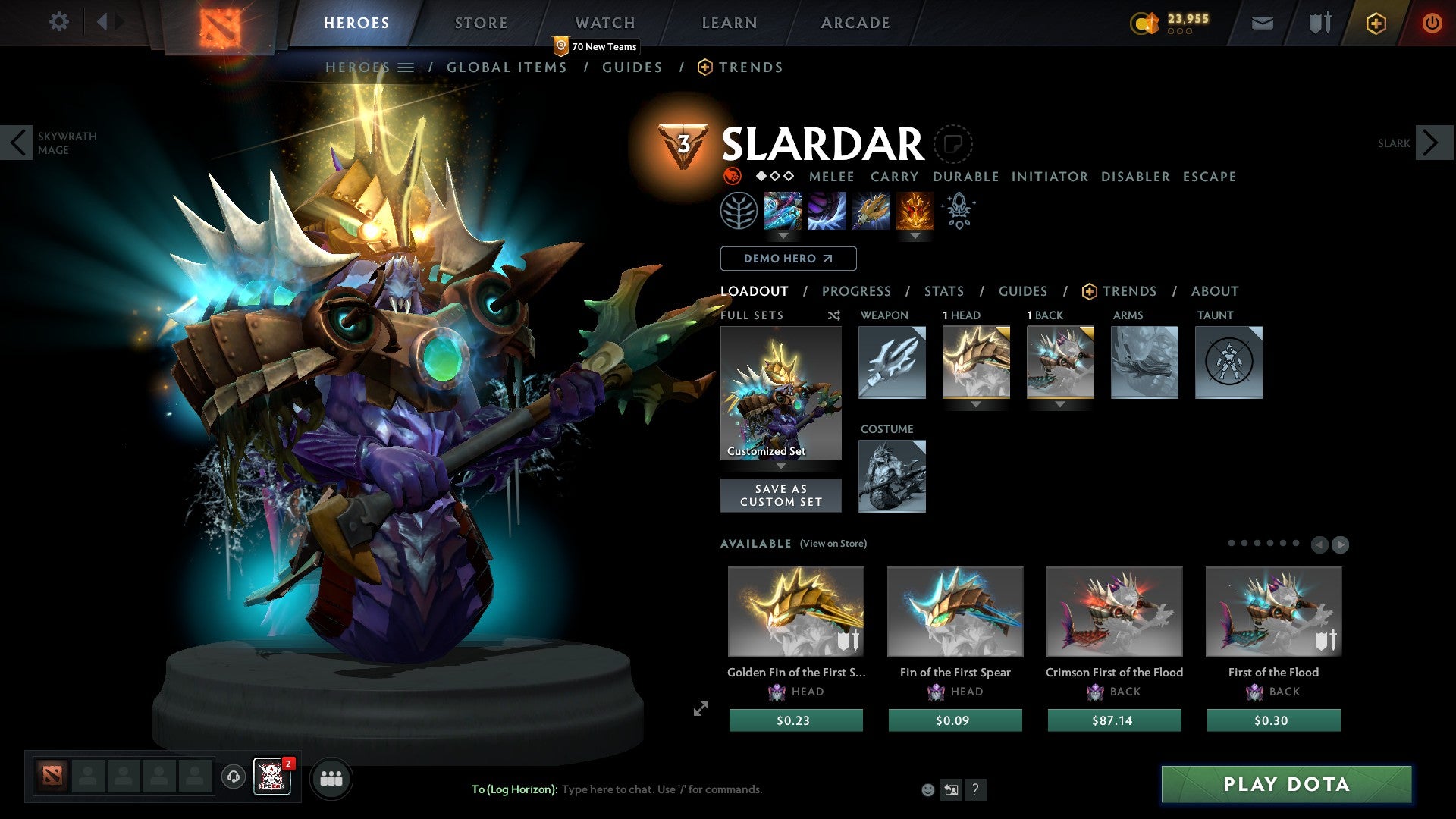This screenshot has width=1456, height=819.
Task: Select the Fin of the First Spear thumbnail
Action: coord(955,611)
